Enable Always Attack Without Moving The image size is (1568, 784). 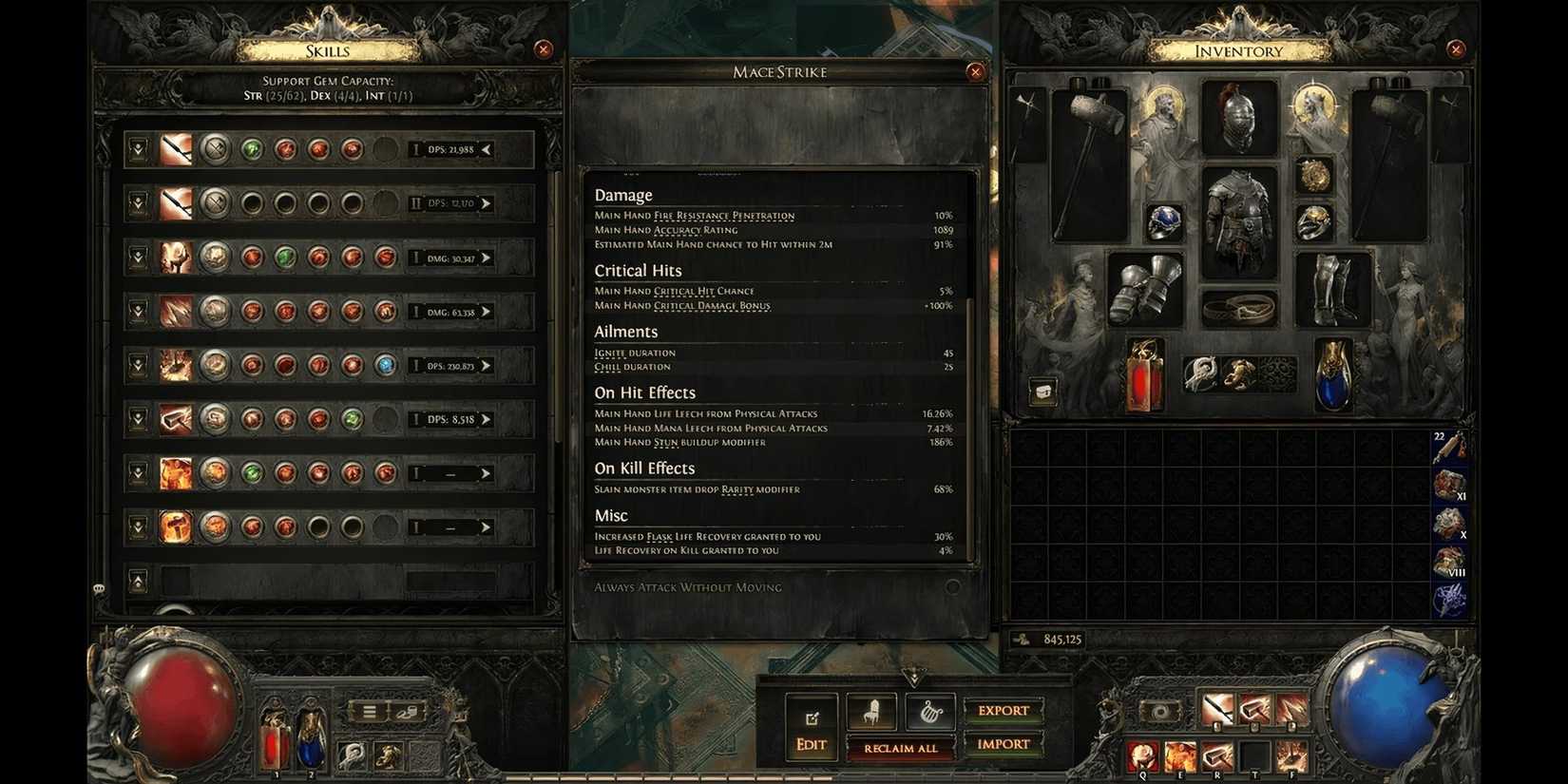click(952, 587)
